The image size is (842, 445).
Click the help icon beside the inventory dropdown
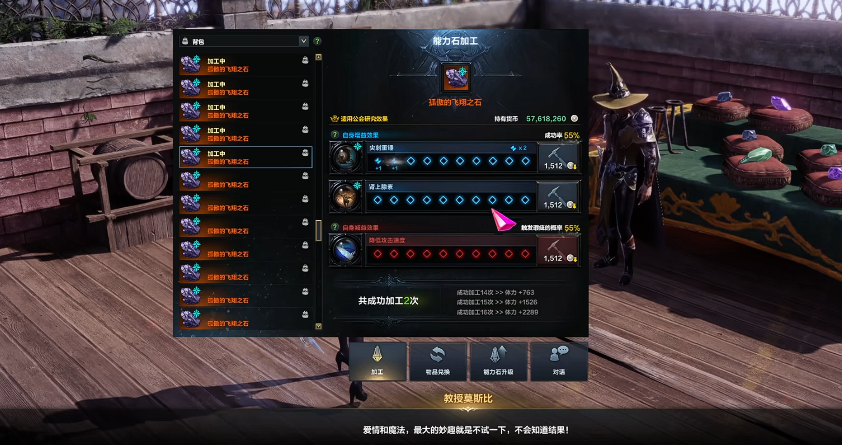click(317, 42)
